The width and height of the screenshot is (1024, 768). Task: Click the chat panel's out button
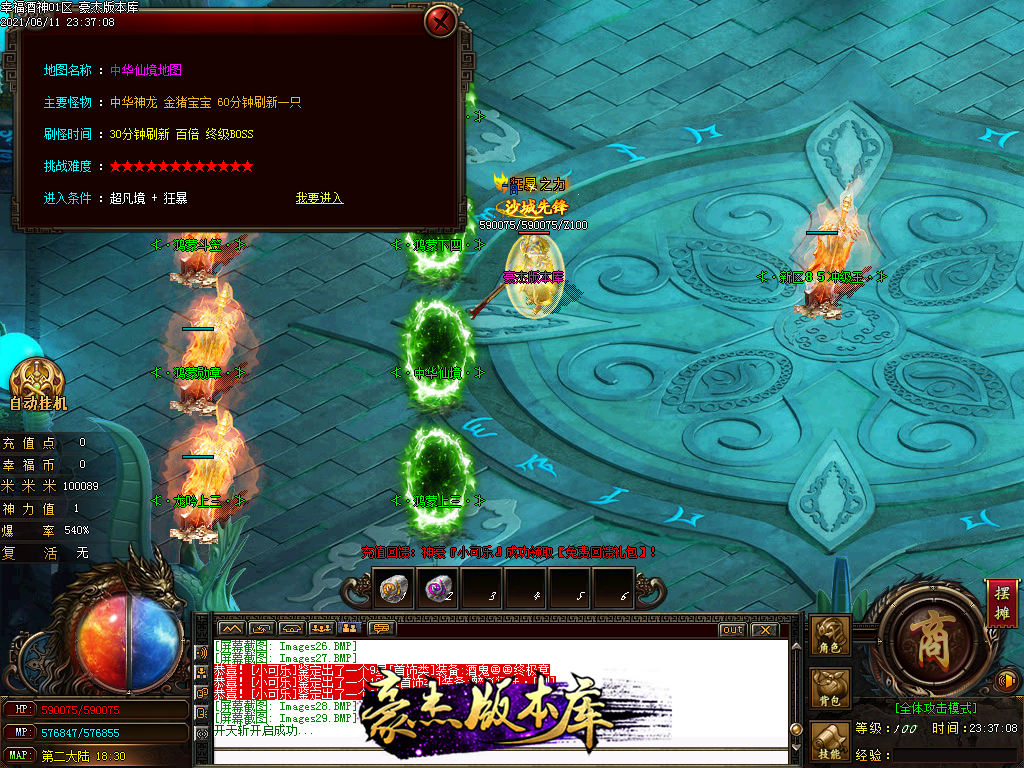point(732,629)
